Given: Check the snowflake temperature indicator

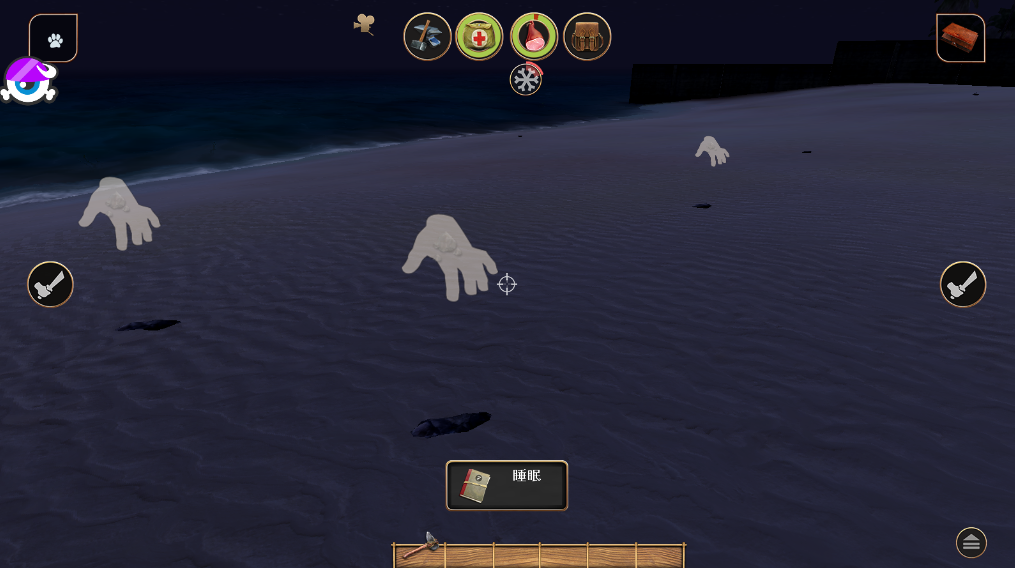Looking at the screenshot, I should (526, 79).
